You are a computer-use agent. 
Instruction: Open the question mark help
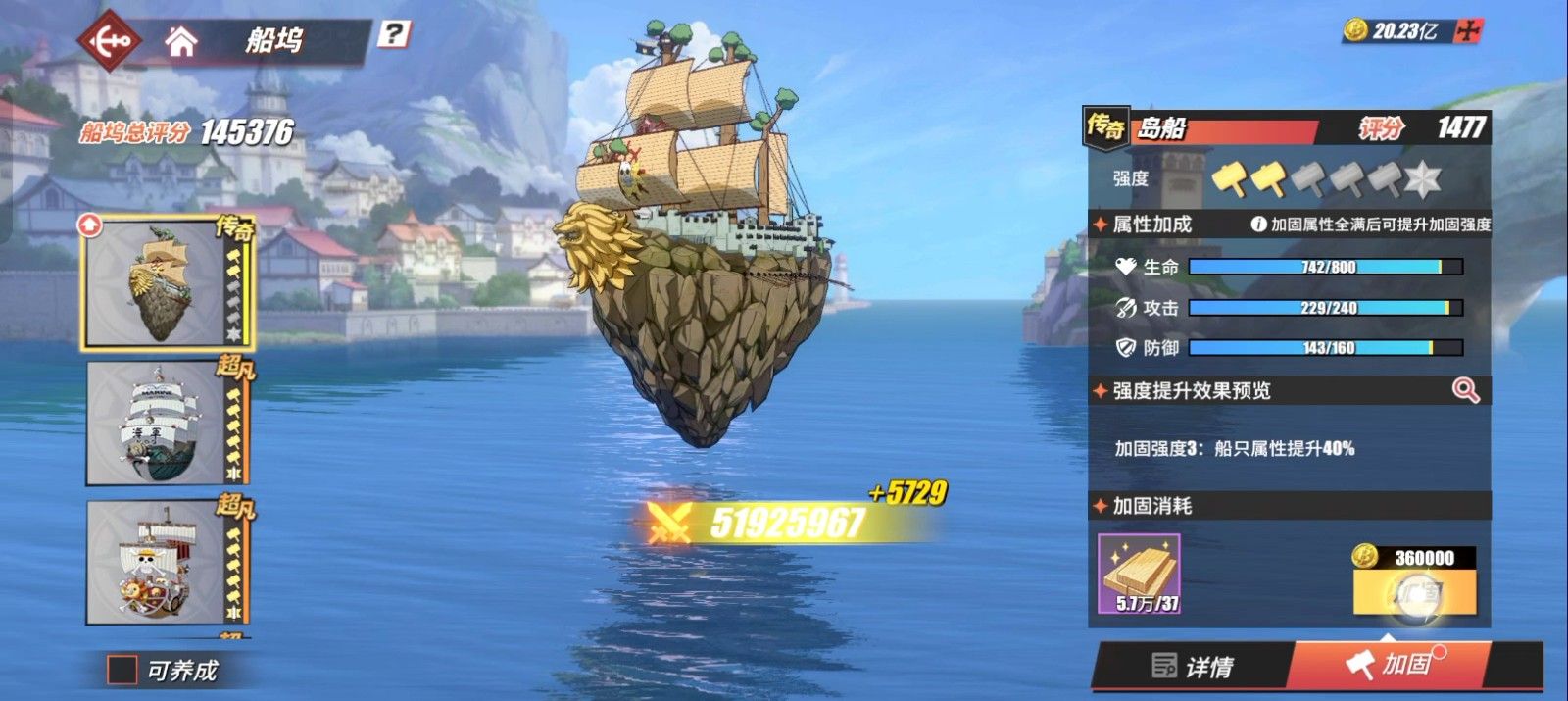click(x=393, y=34)
